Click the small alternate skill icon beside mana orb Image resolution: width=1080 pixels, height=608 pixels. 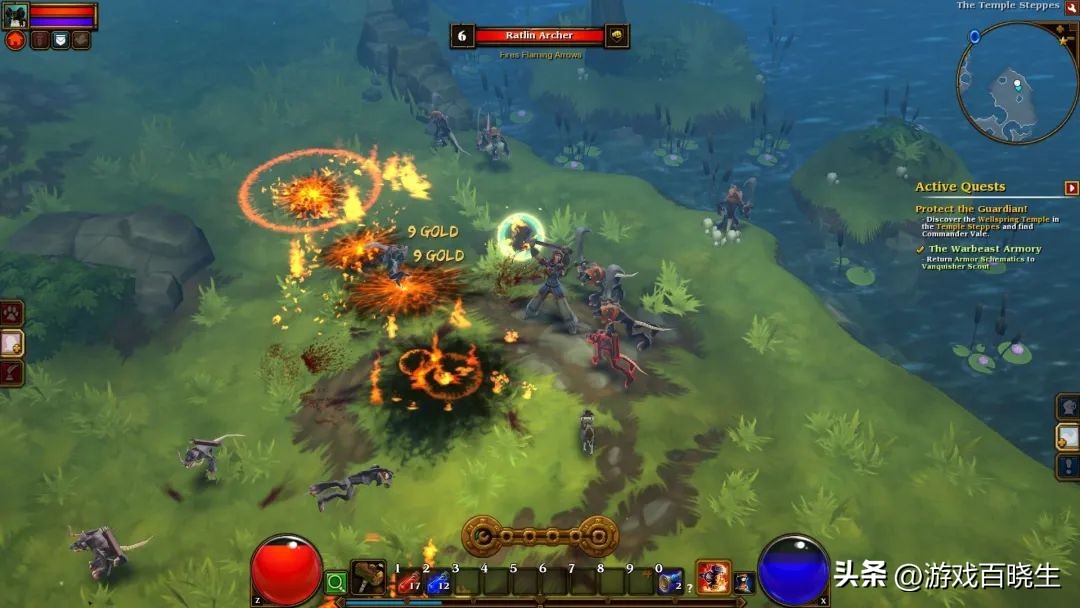click(x=743, y=582)
